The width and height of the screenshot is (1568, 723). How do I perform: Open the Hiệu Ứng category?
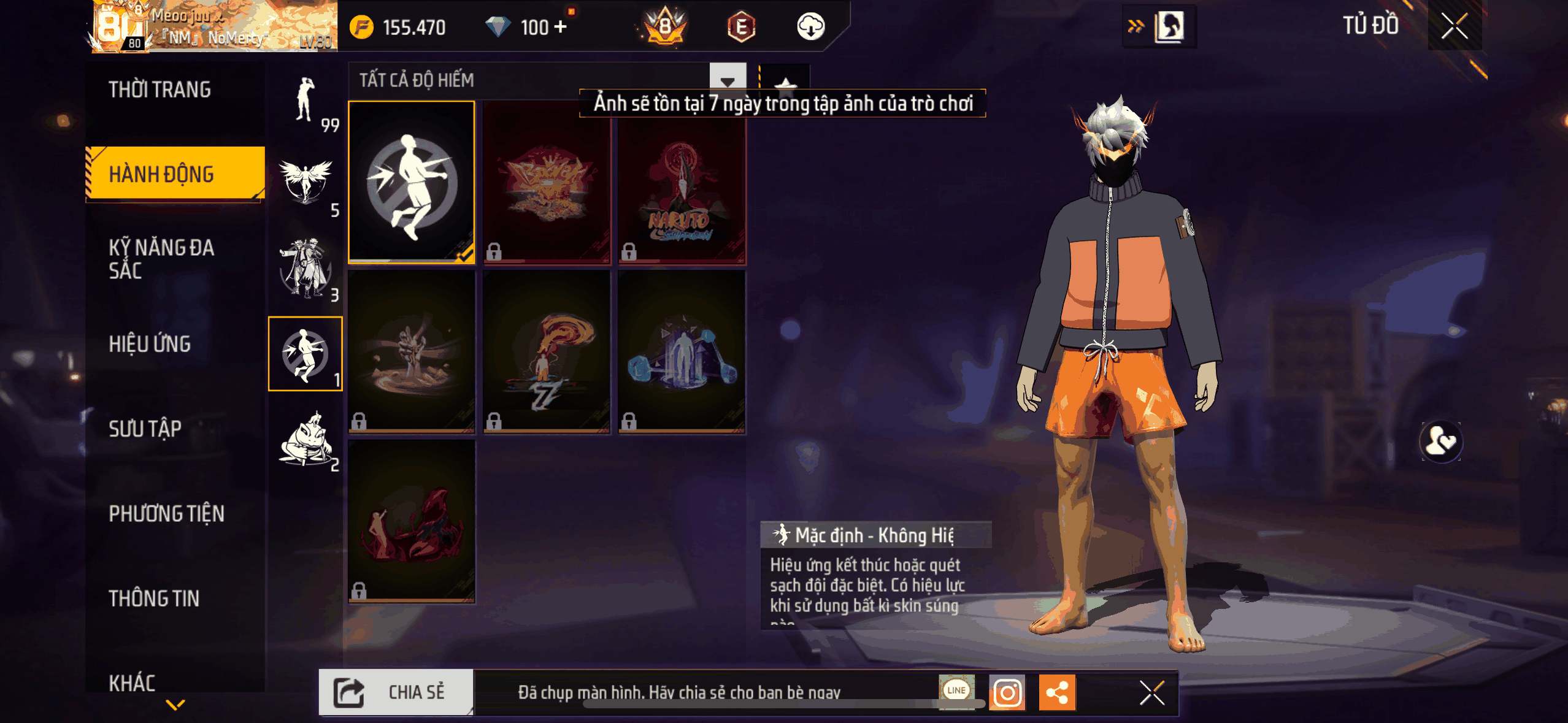click(150, 343)
